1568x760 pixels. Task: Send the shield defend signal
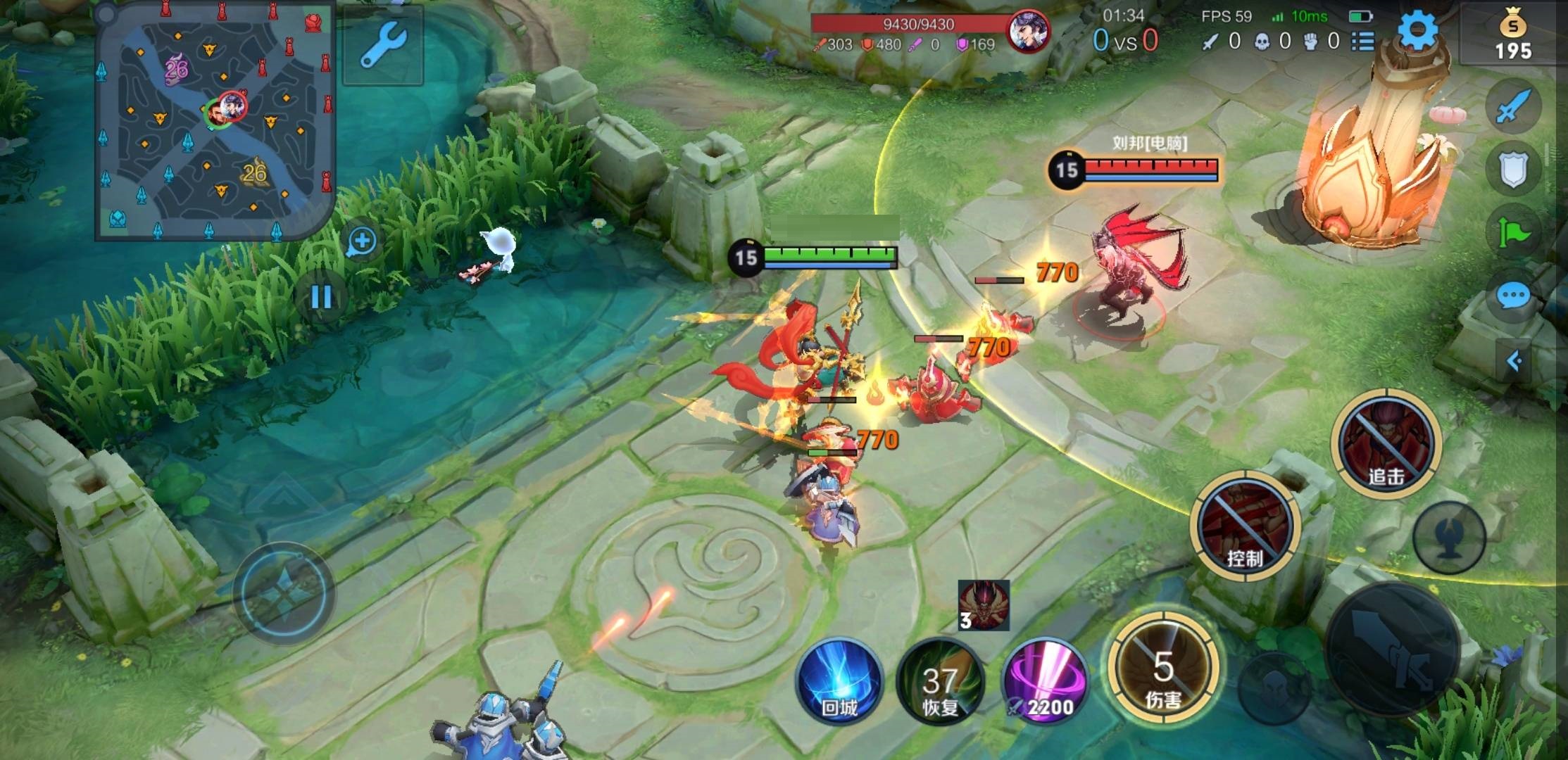(x=1513, y=170)
